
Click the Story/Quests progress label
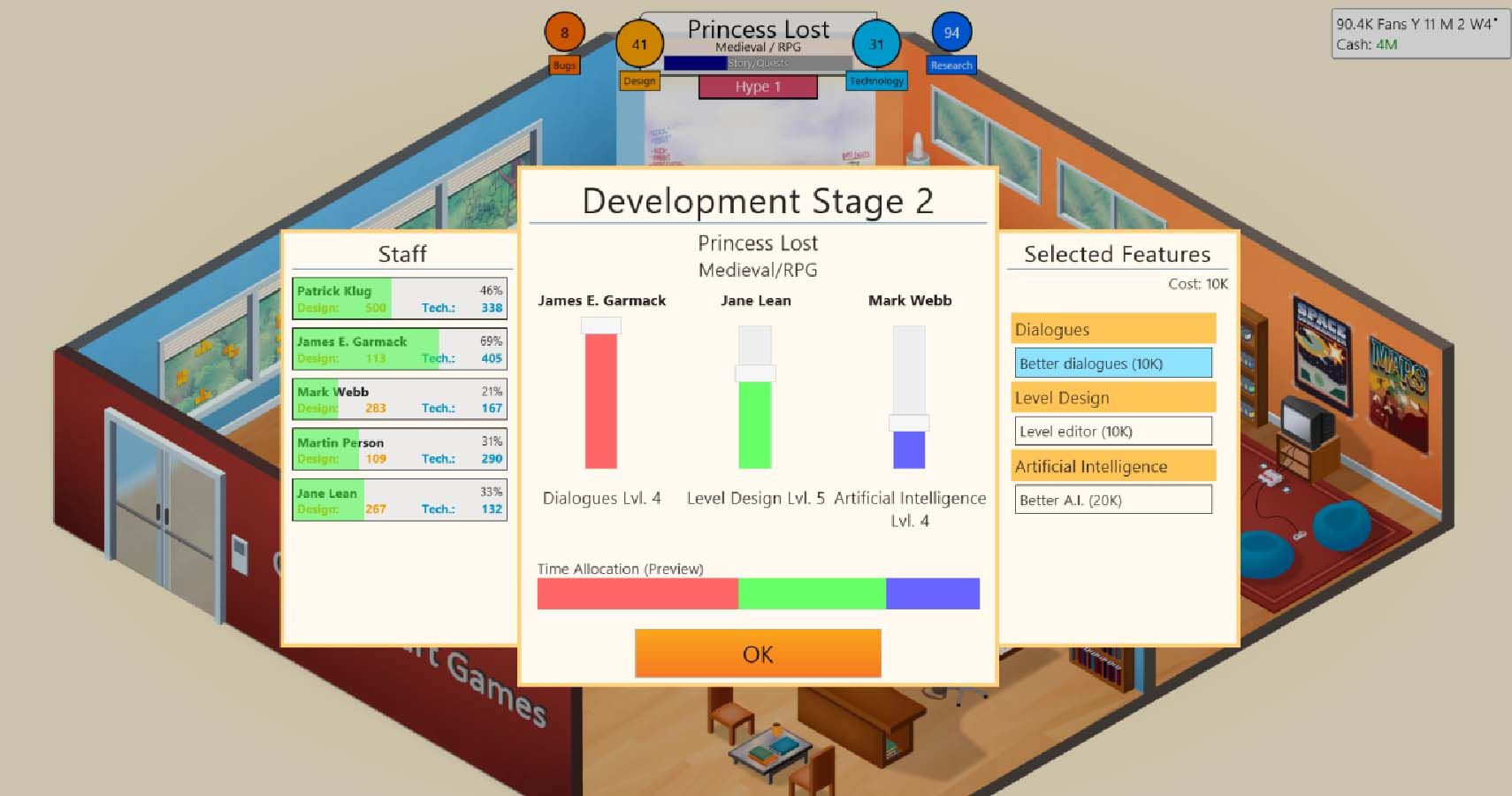click(x=757, y=63)
